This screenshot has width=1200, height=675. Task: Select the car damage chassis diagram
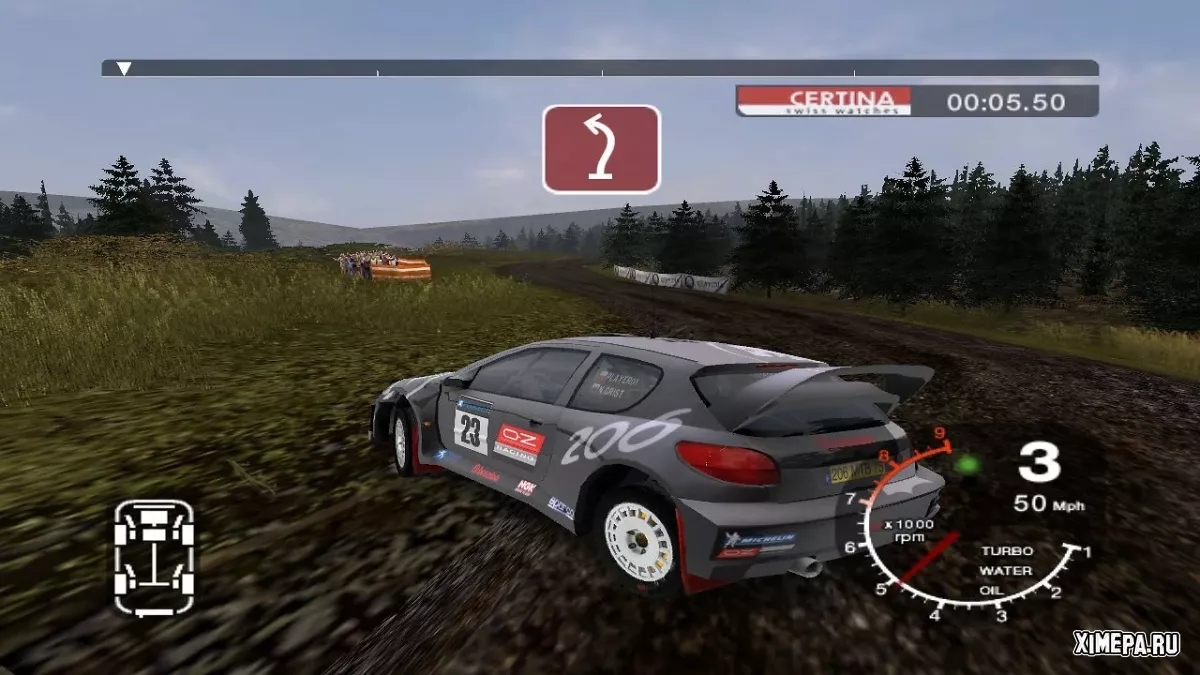(153, 557)
